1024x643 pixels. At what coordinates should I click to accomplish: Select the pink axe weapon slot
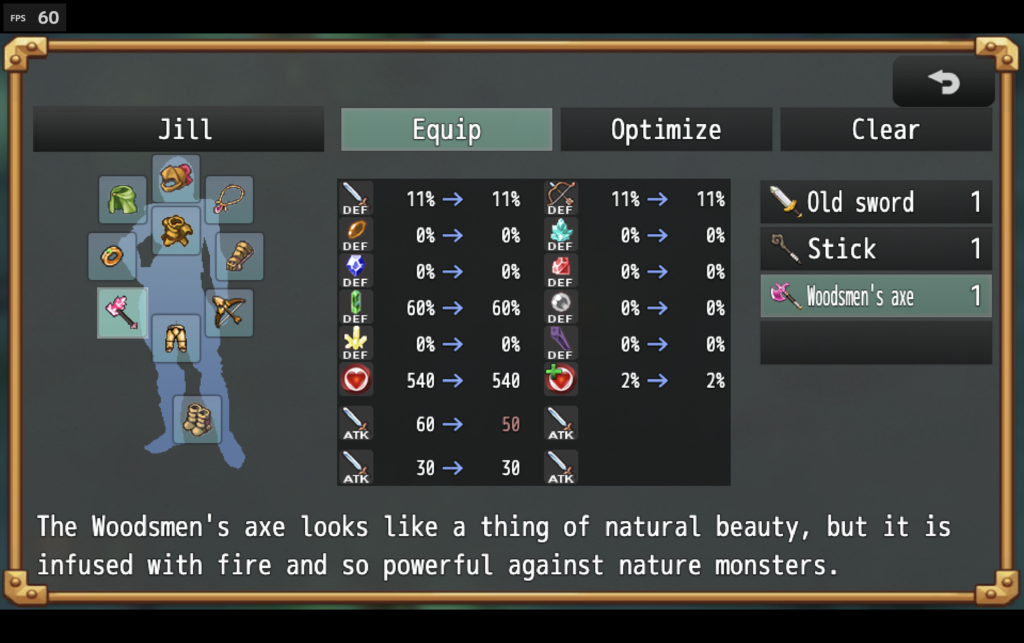[122, 312]
